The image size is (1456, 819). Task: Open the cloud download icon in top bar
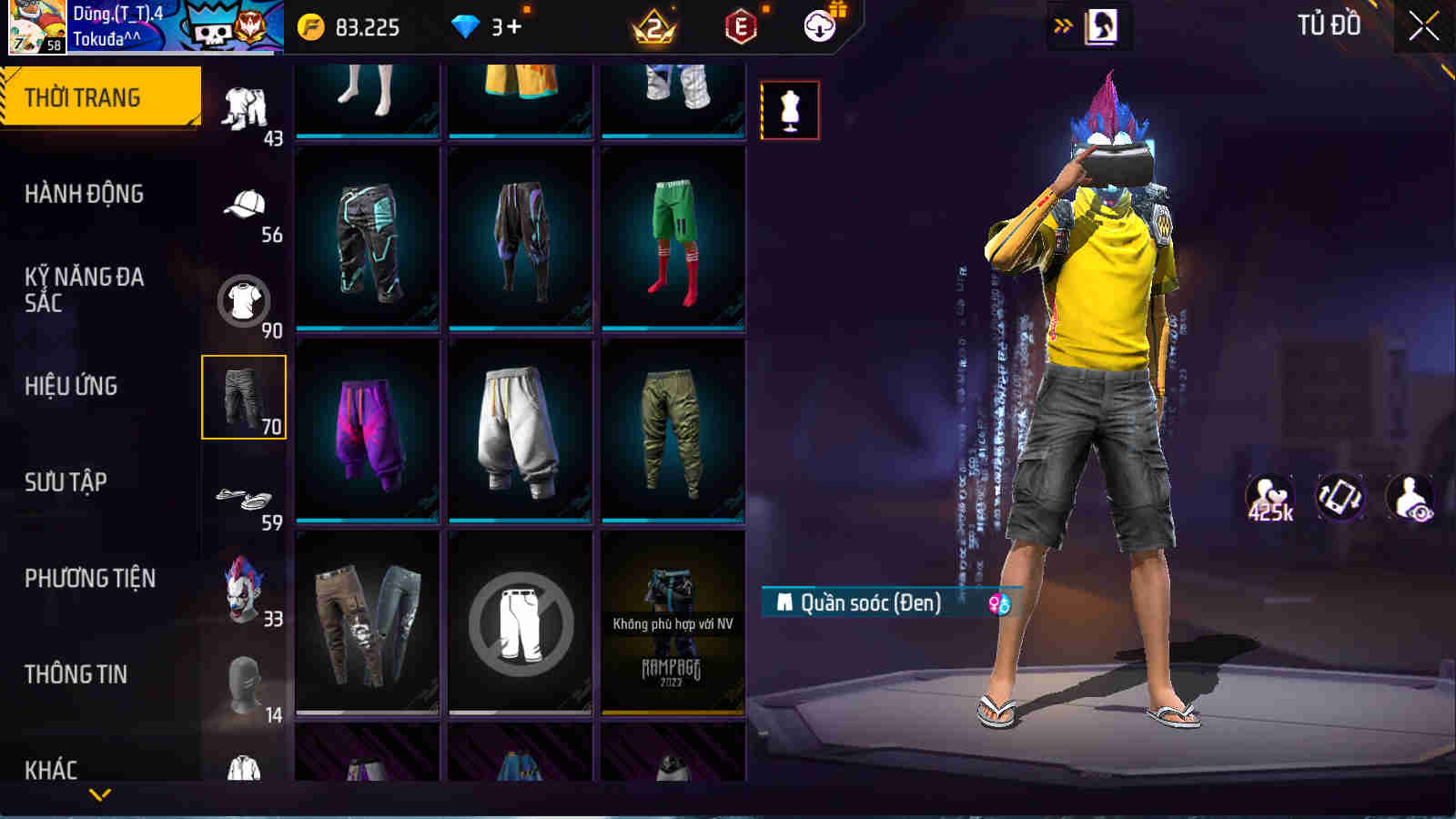pos(818,27)
